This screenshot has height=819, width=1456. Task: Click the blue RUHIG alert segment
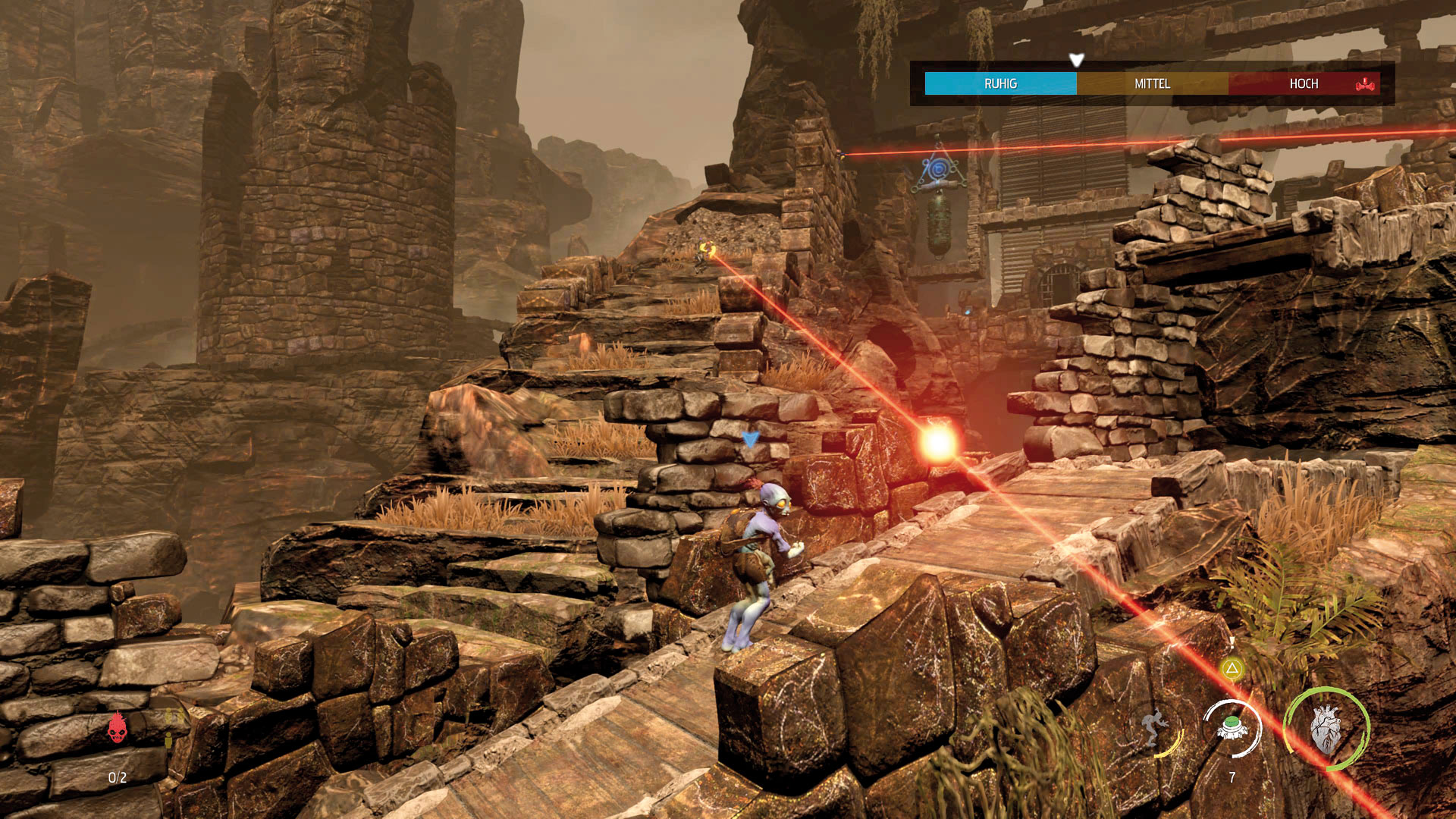click(x=1000, y=83)
